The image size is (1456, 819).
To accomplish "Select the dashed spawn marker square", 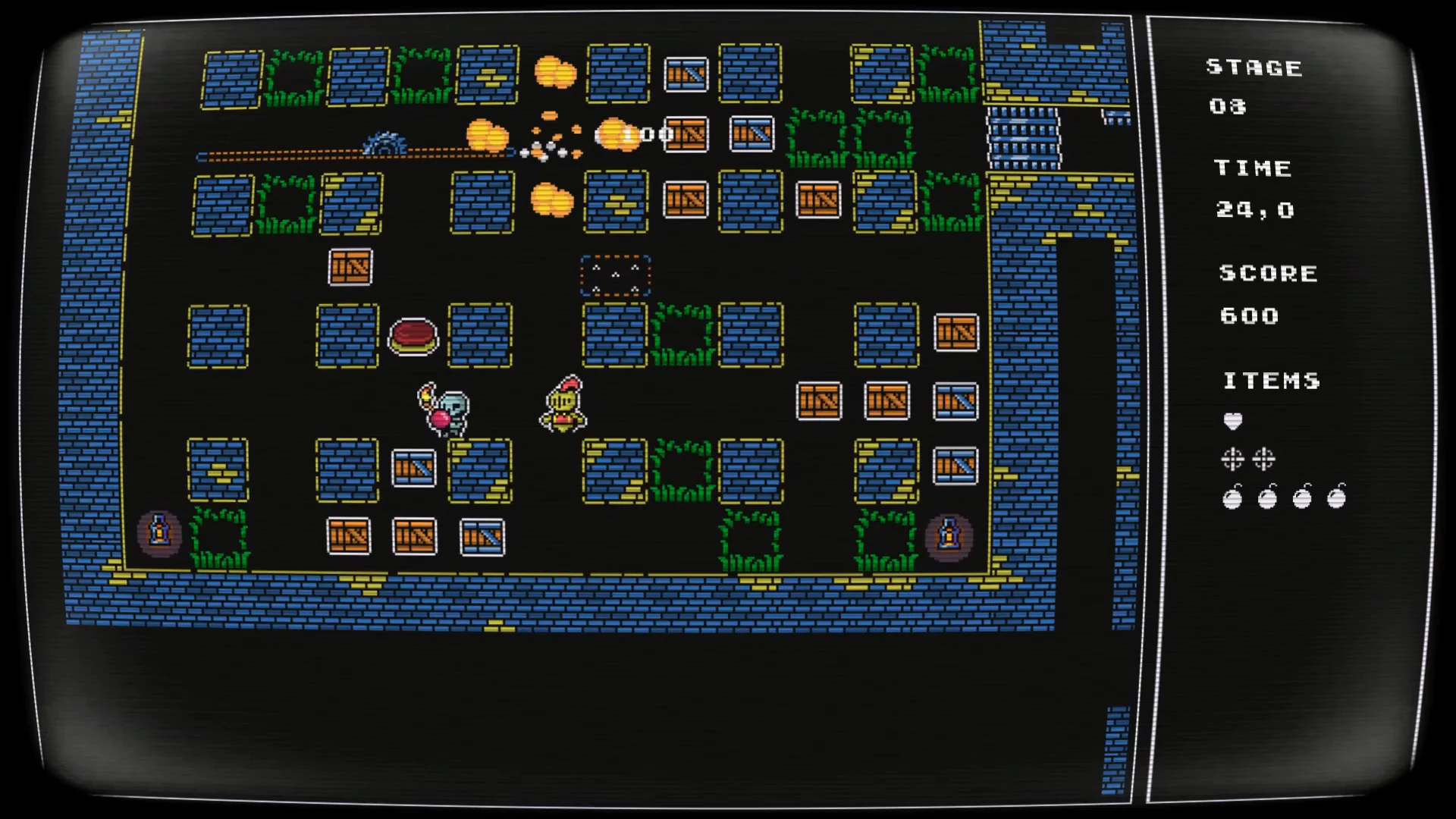I will point(616,275).
